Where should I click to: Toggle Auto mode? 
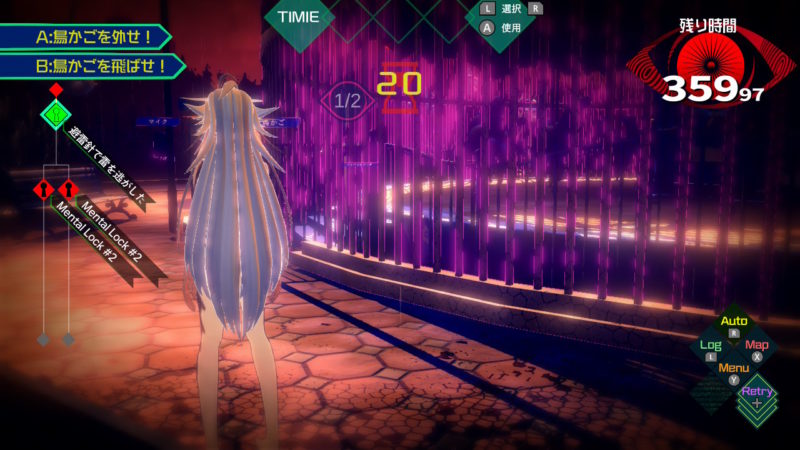734,322
